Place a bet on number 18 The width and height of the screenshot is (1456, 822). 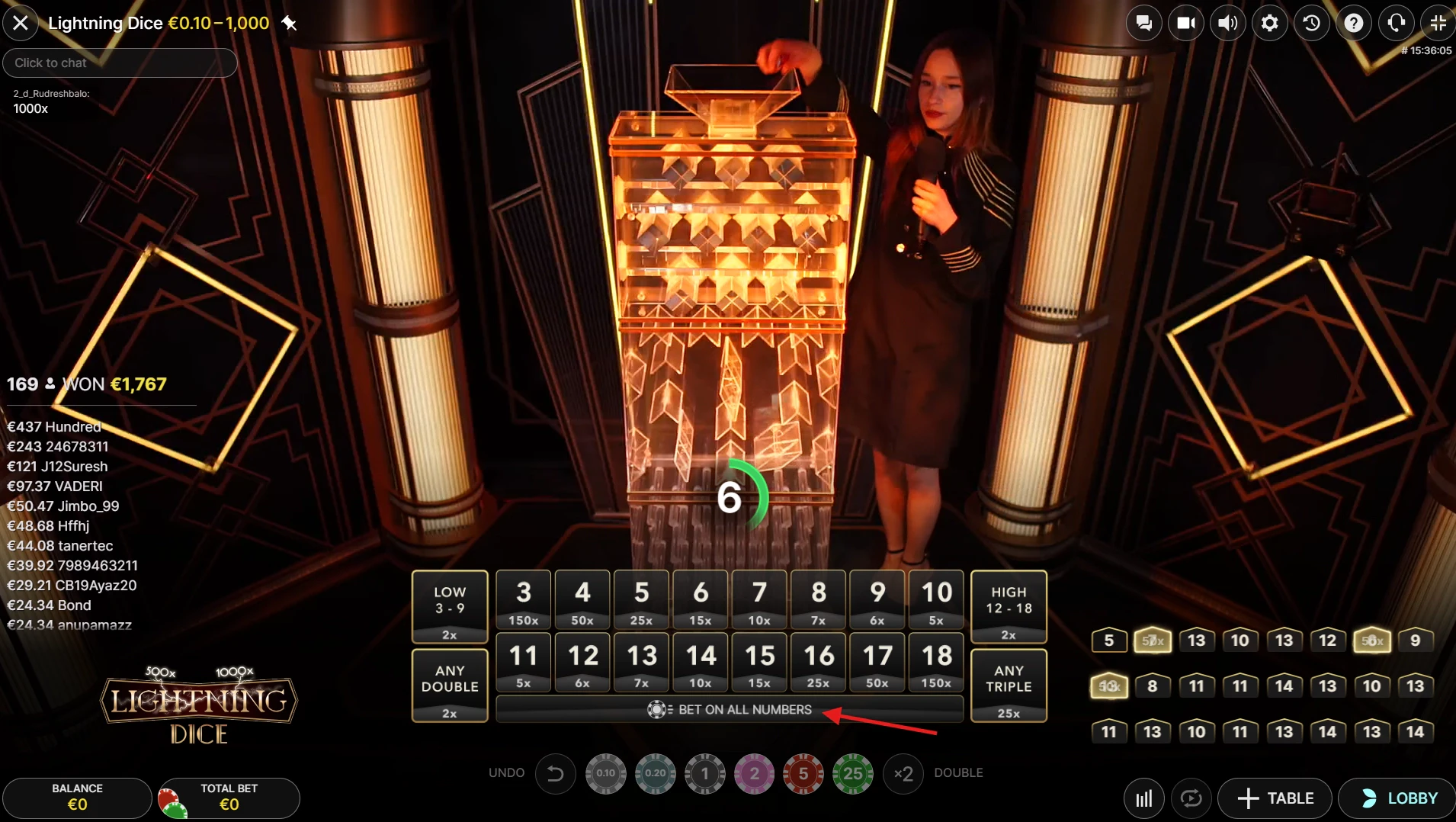[x=936, y=662]
